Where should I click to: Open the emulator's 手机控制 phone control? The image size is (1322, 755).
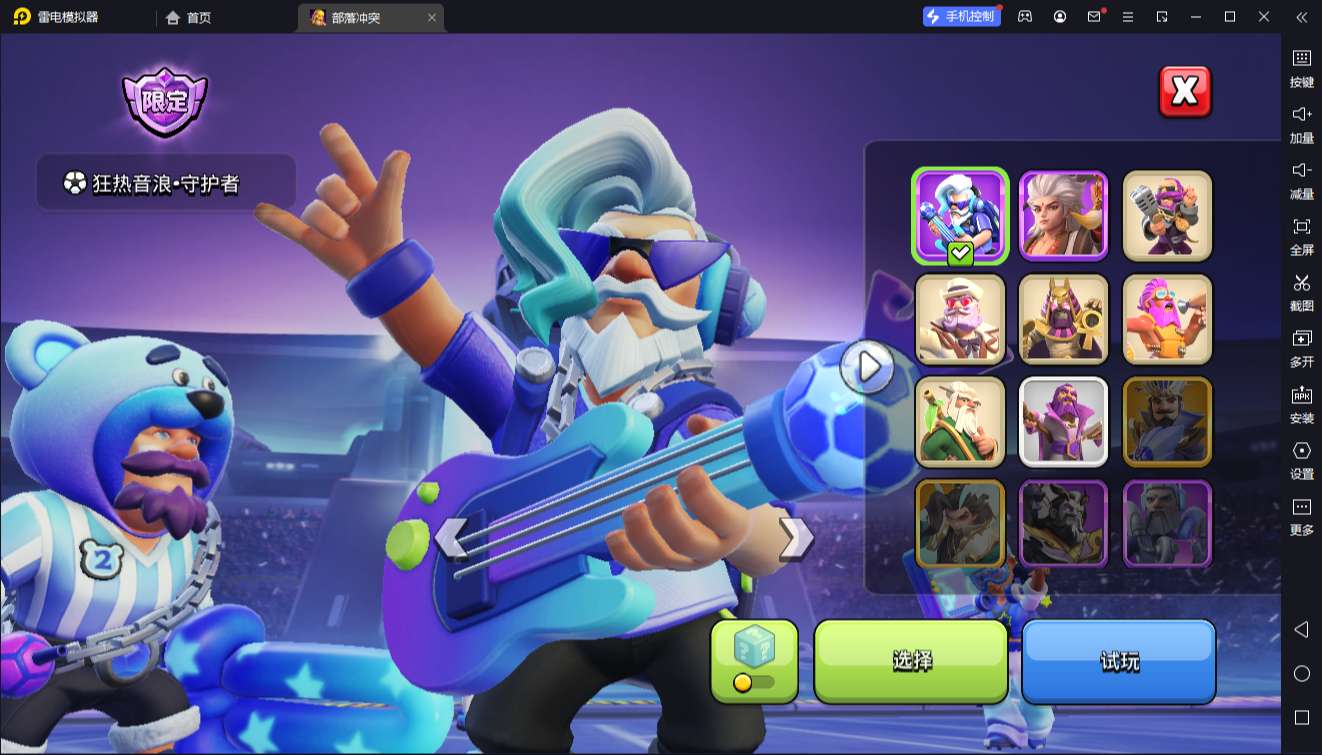pyautogui.click(x=962, y=17)
